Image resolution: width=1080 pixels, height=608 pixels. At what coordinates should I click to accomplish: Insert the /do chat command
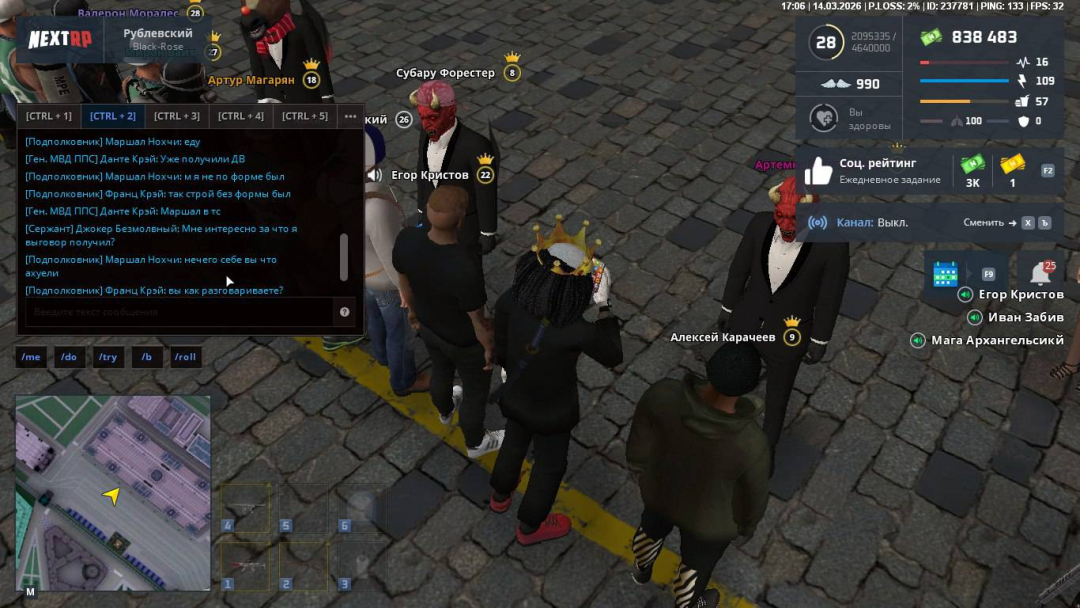(x=69, y=357)
